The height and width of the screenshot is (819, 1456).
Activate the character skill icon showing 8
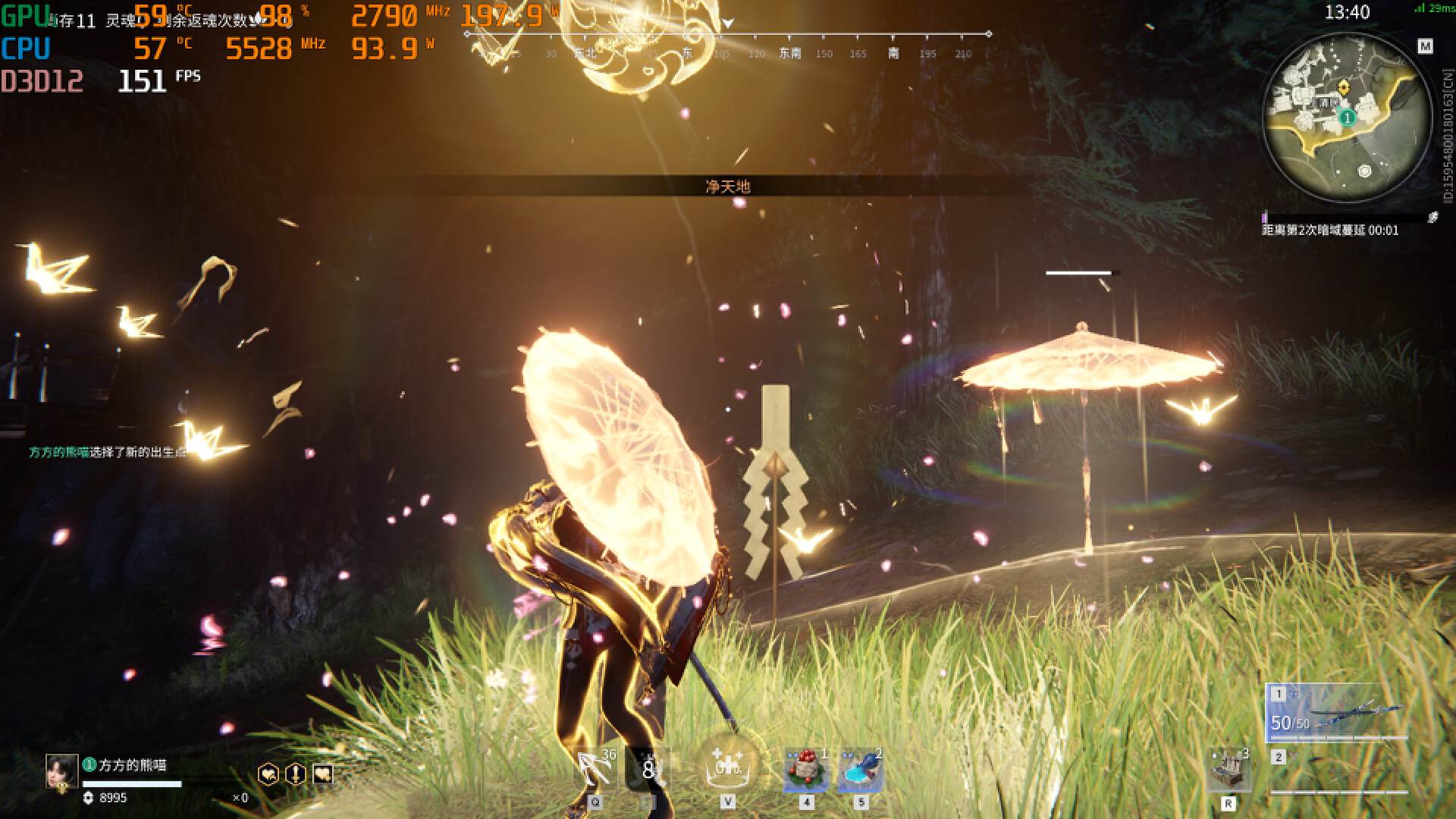pyautogui.click(x=648, y=770)
